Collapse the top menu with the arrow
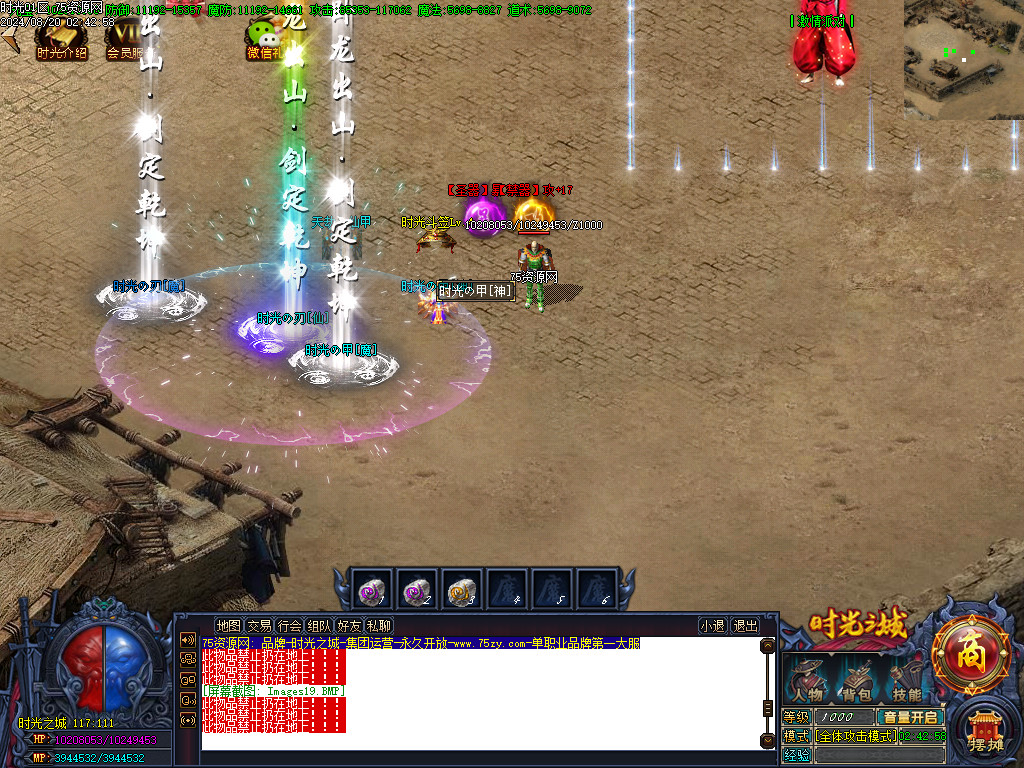The height and width of the screenshot is (768, 1024). point(9,39)
